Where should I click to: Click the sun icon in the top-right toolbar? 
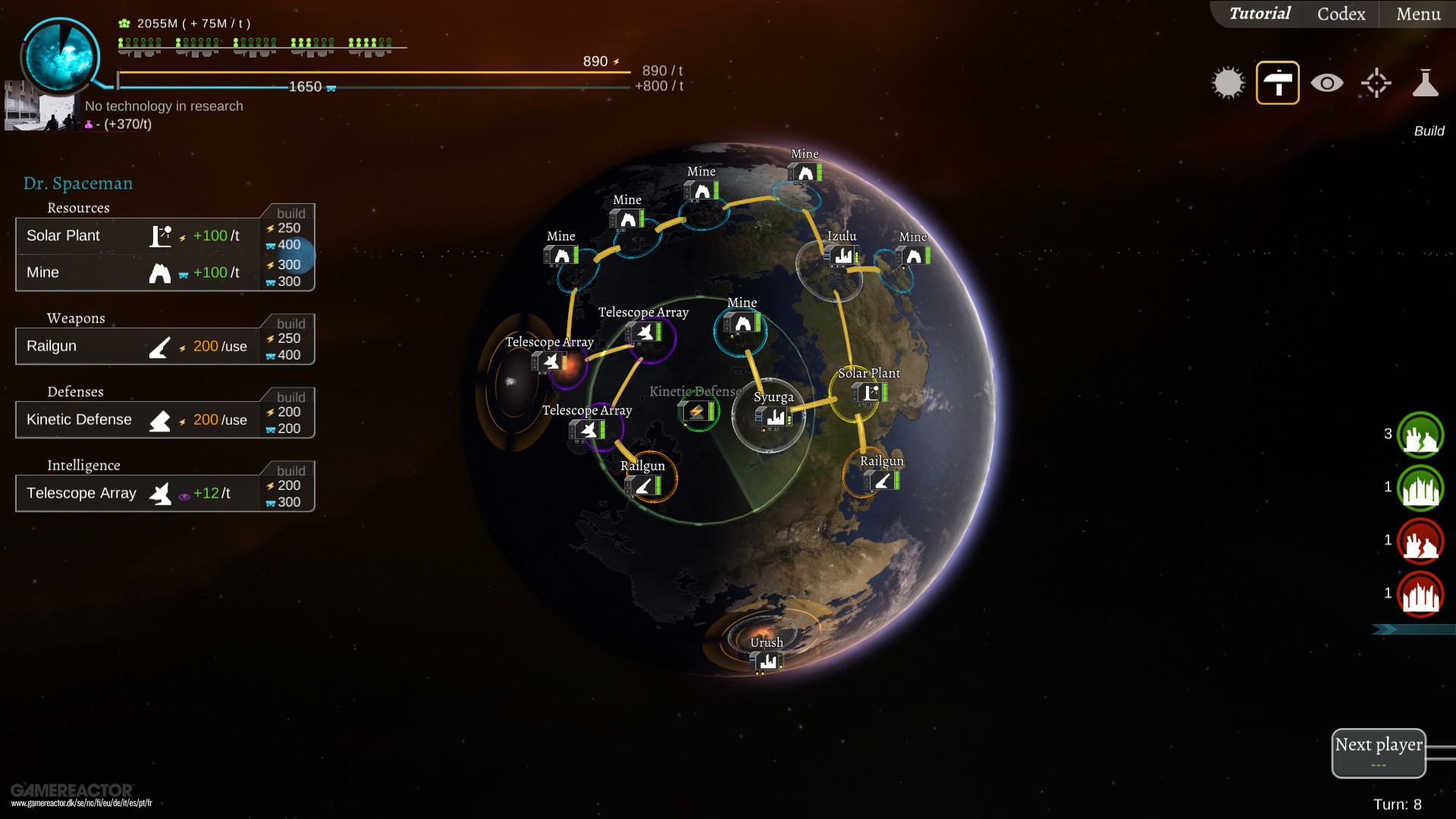[1228, 83]
